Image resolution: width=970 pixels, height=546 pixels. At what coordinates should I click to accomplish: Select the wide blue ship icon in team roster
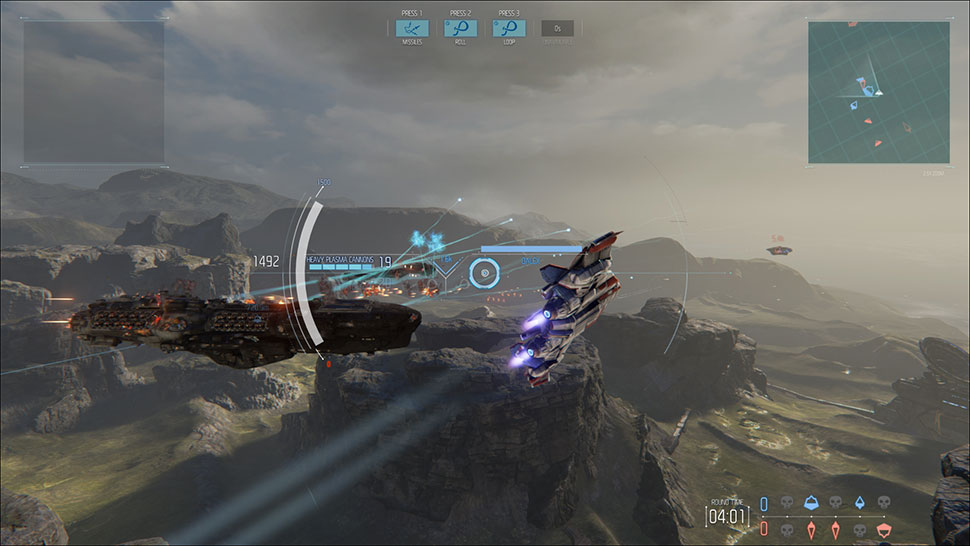pyautogui.click(x=810, y=502)
